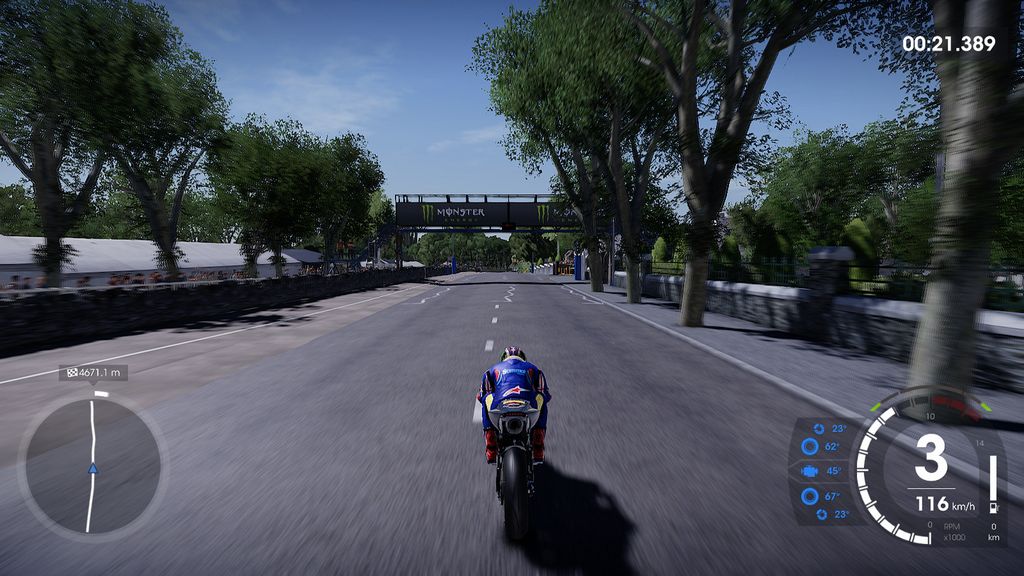This screenshot has width=1024, height=576.
Task: Click the checkered flag distance marker
Action: tap(71, 373)
